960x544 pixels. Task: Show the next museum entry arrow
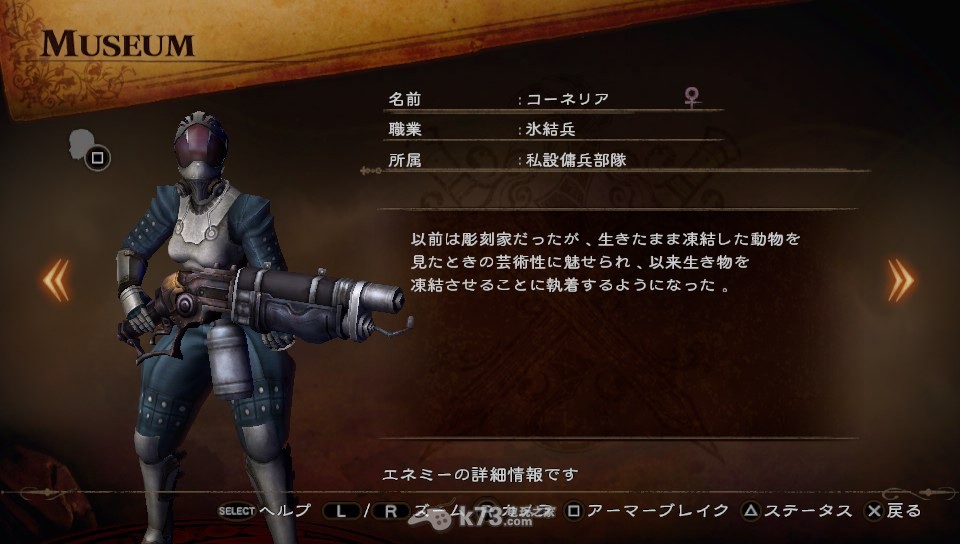coord(900,279)
